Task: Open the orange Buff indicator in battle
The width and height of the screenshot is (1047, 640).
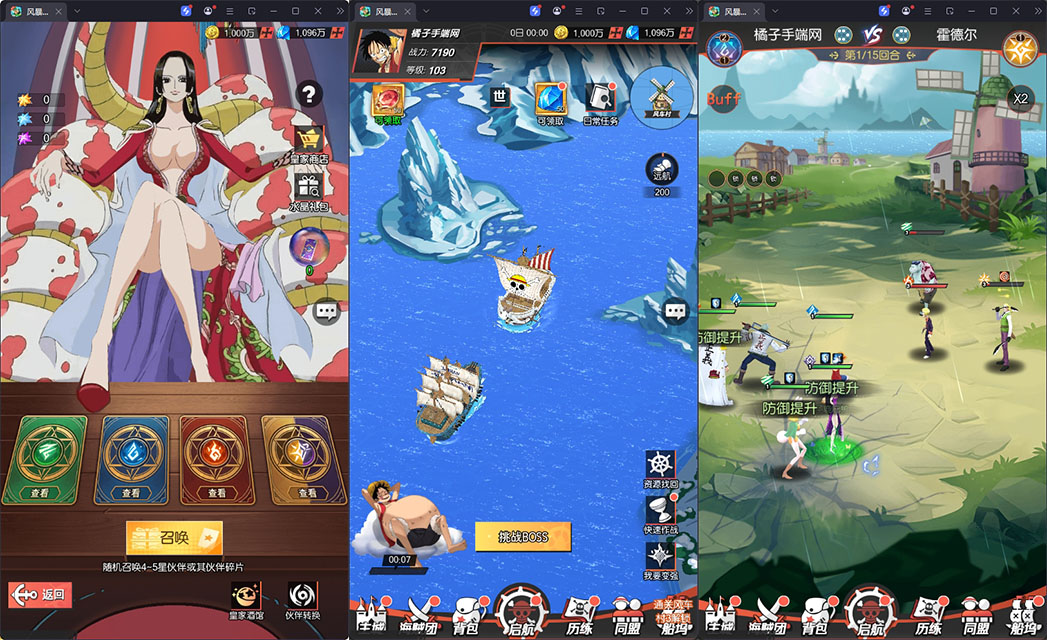Action: [724, 99]
